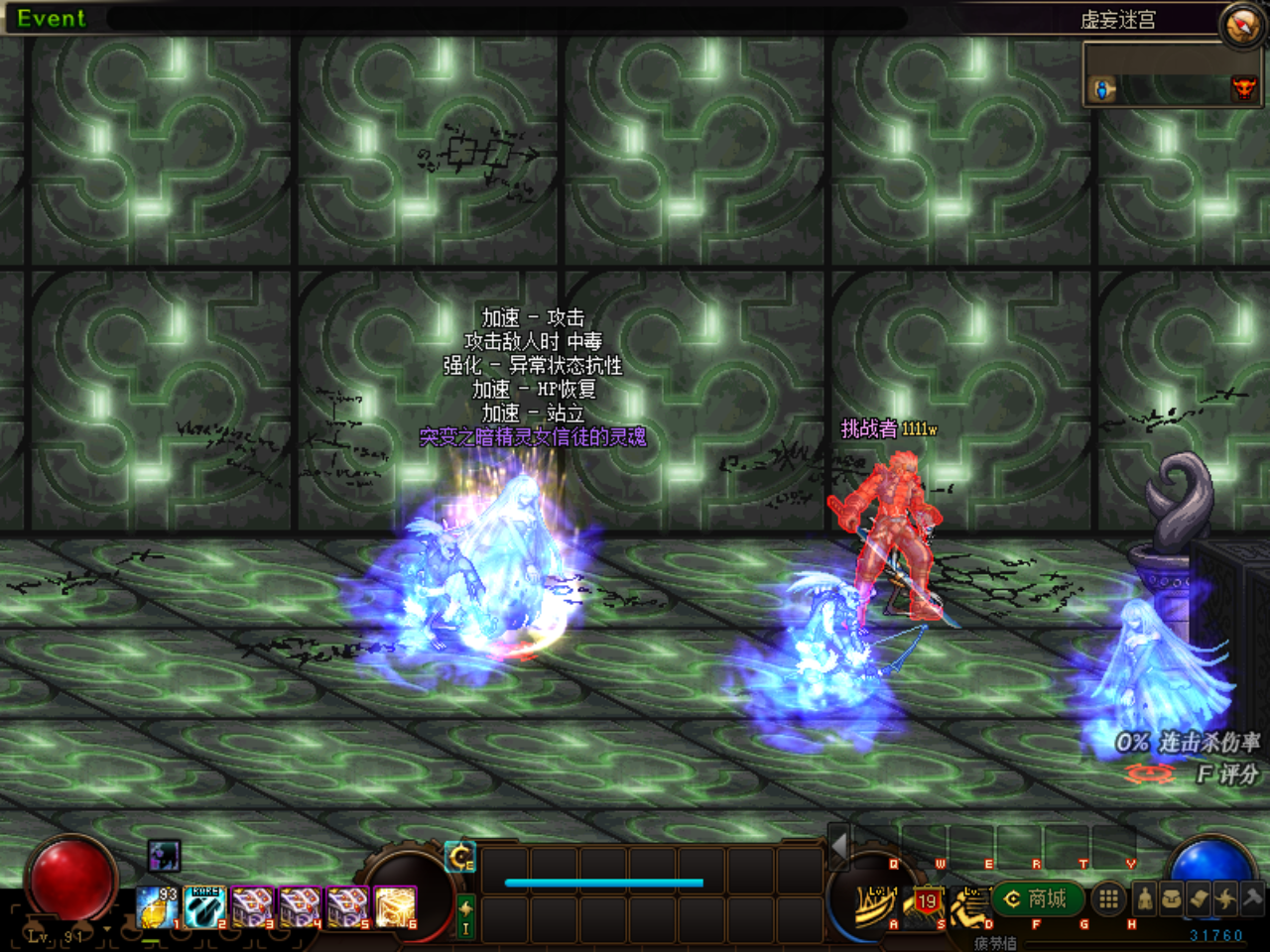Select the red boss skull marker on the minimap
This screenshot has width=1270, height=952.
[x=1244, y=90]
